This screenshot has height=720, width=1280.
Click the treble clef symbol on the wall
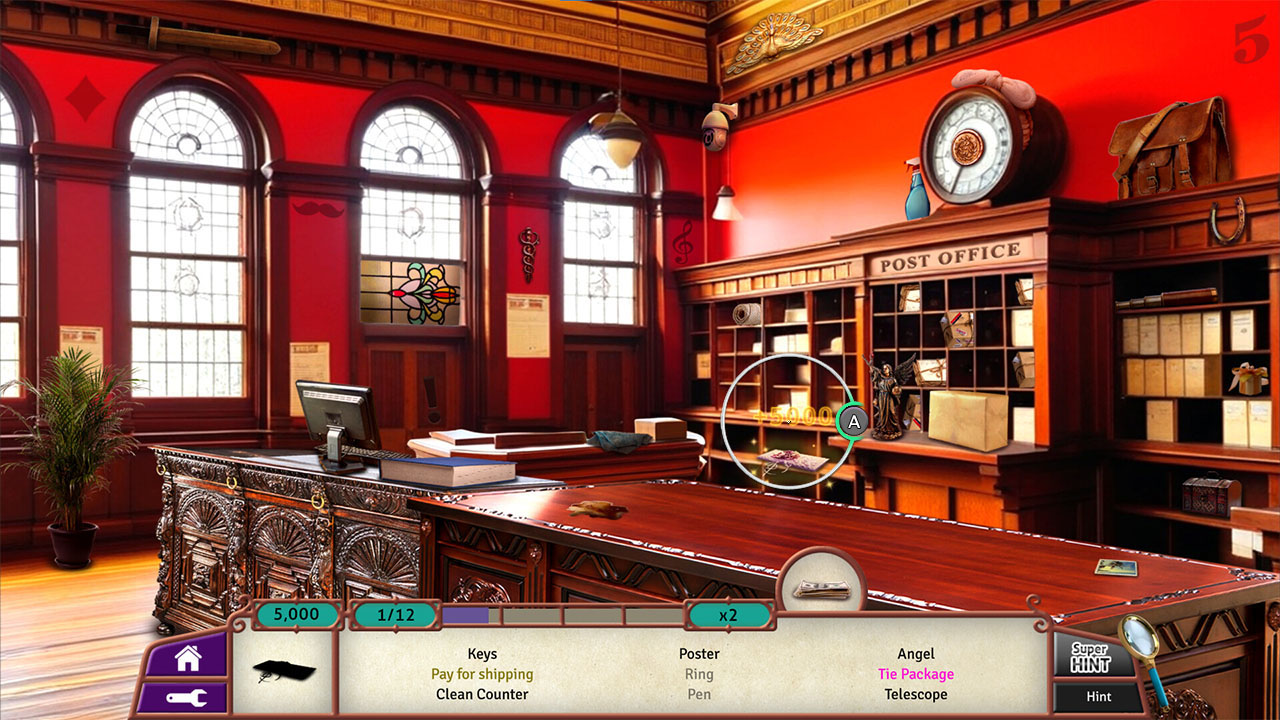(x=684, y=243)
